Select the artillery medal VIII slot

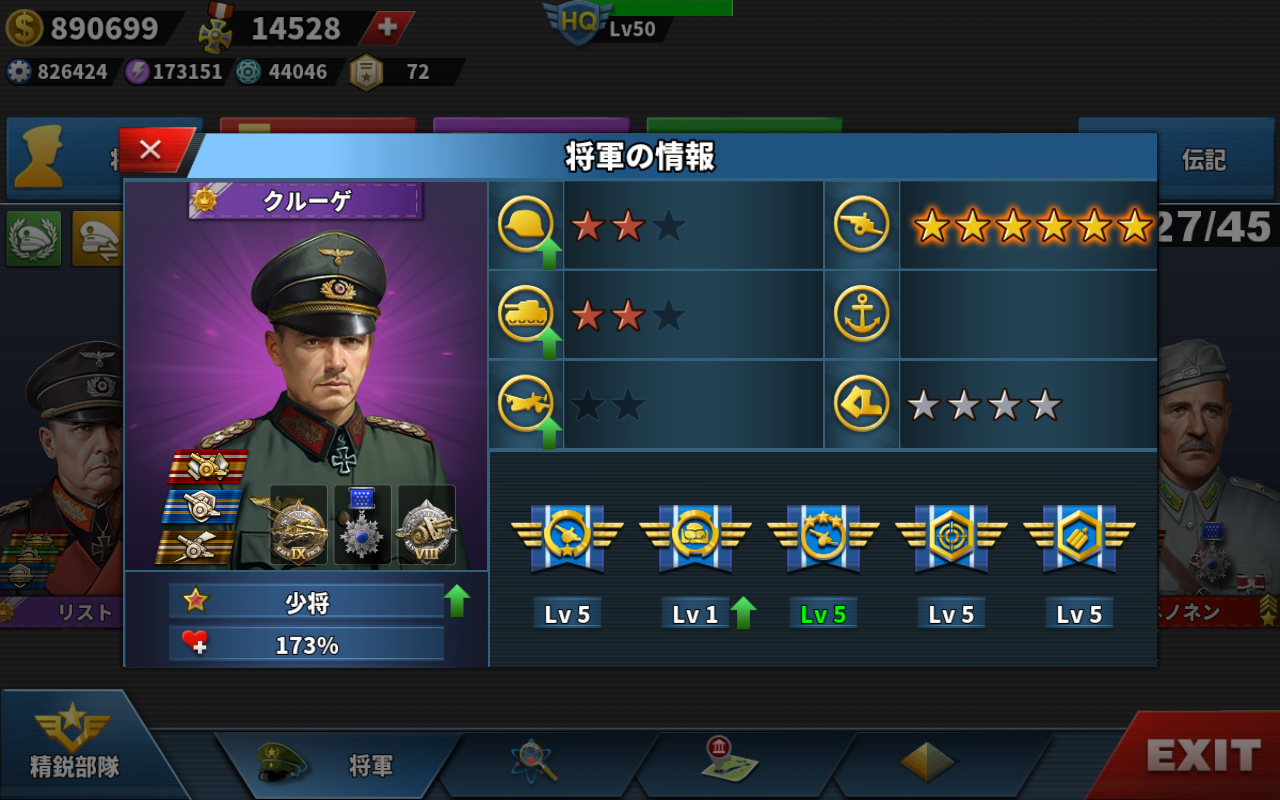coord(426,525)
